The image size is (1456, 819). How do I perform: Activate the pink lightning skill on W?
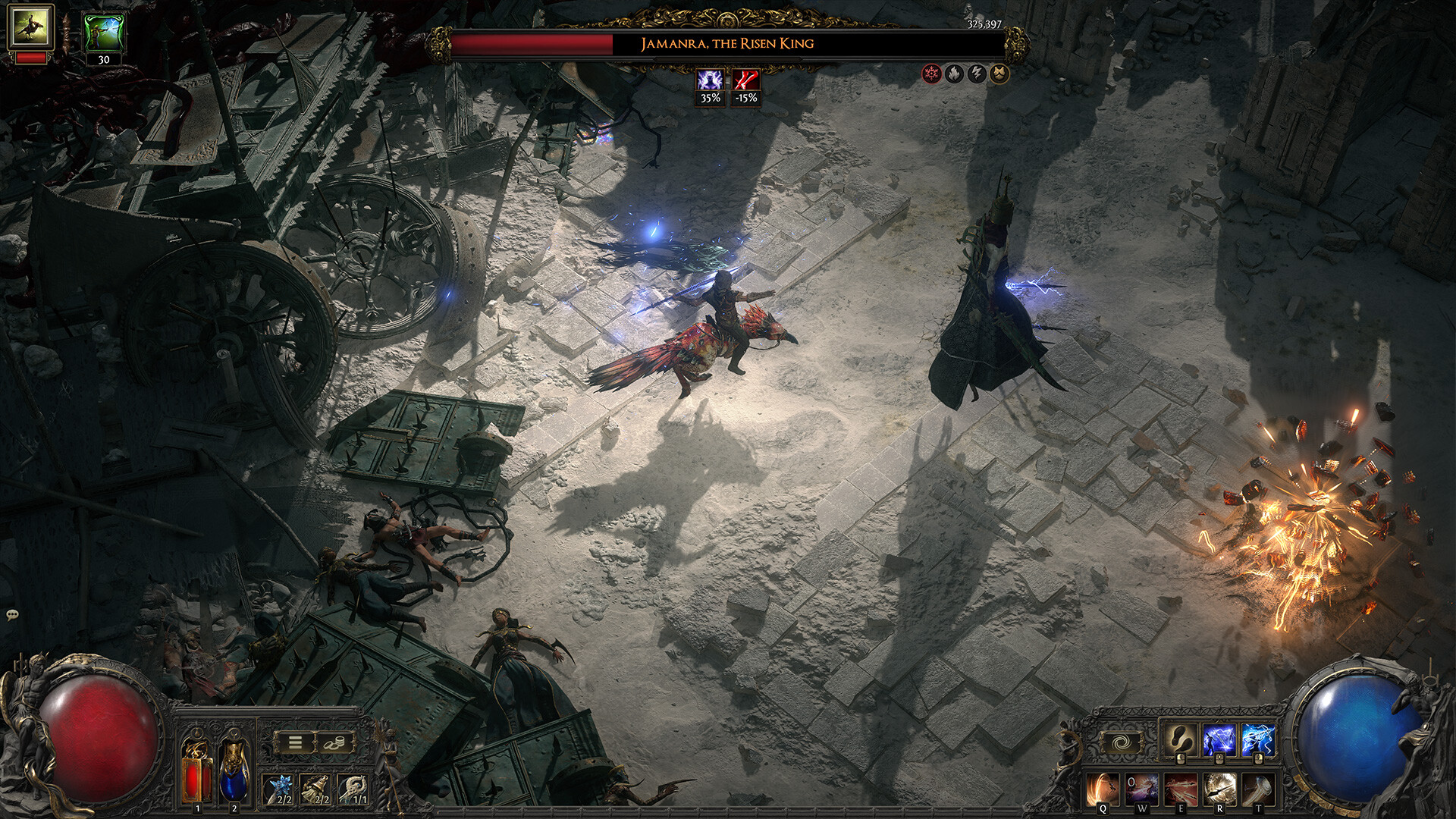[1141, 790]
